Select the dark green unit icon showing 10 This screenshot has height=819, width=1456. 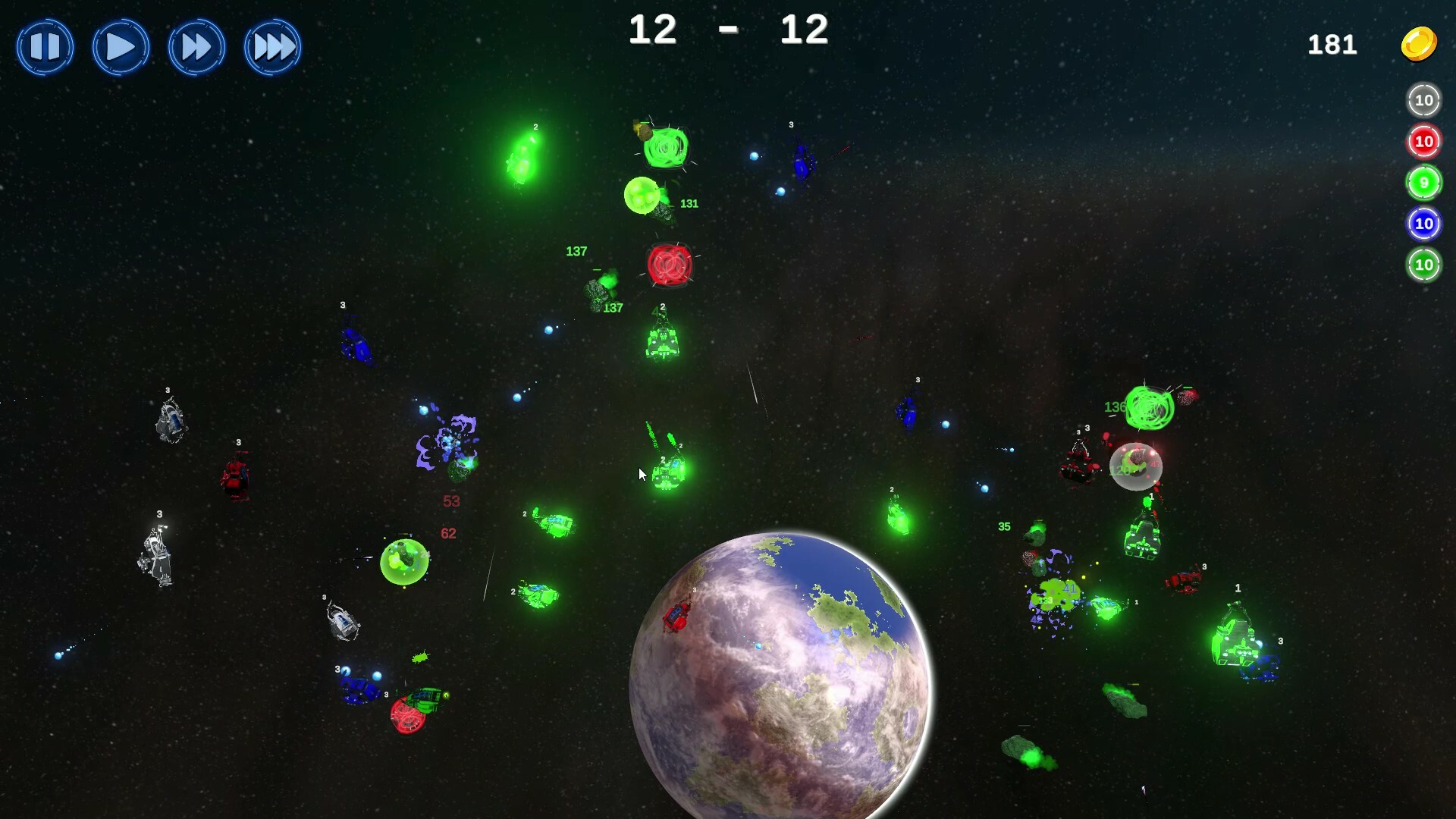click(1423, 265)
